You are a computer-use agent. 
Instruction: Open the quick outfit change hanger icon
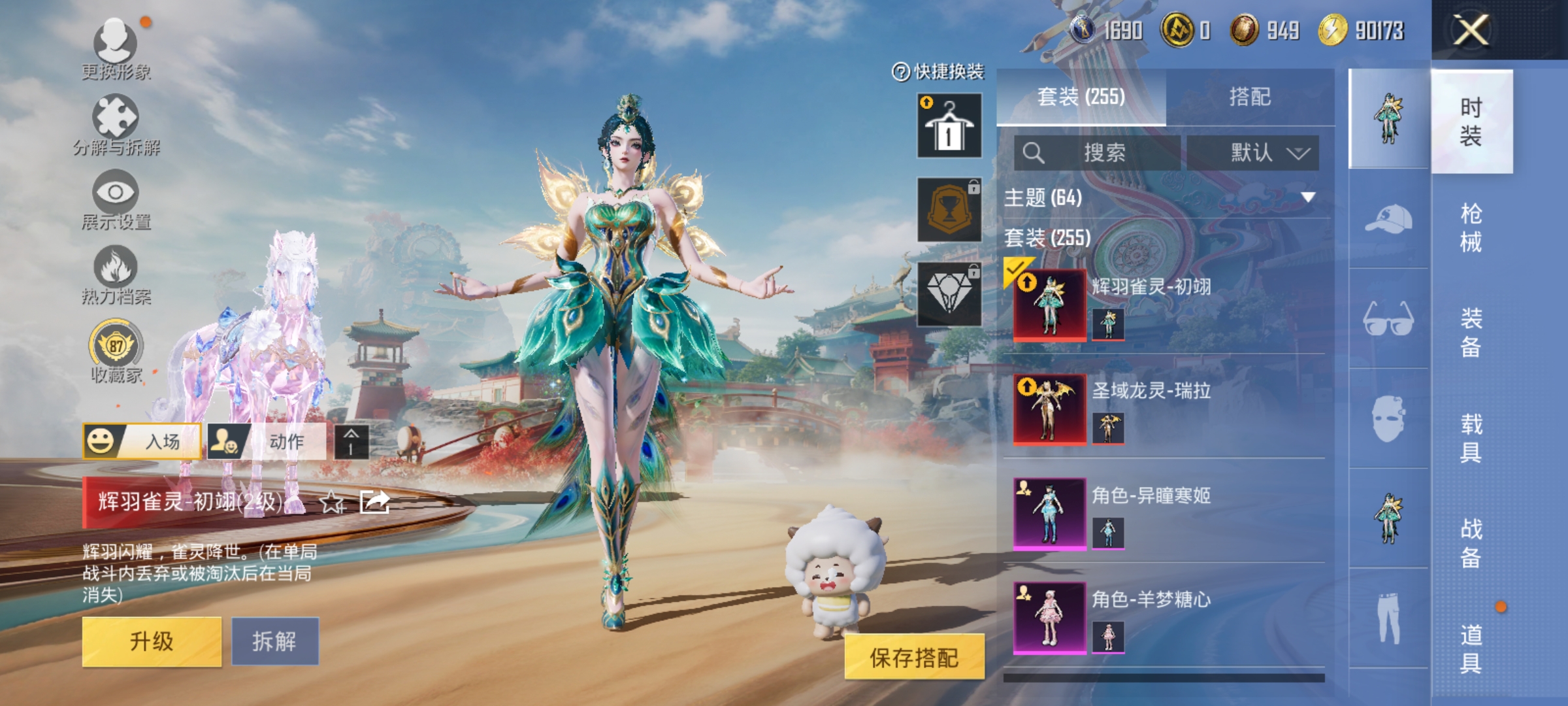pyautogui.click(x=948, y=124)
